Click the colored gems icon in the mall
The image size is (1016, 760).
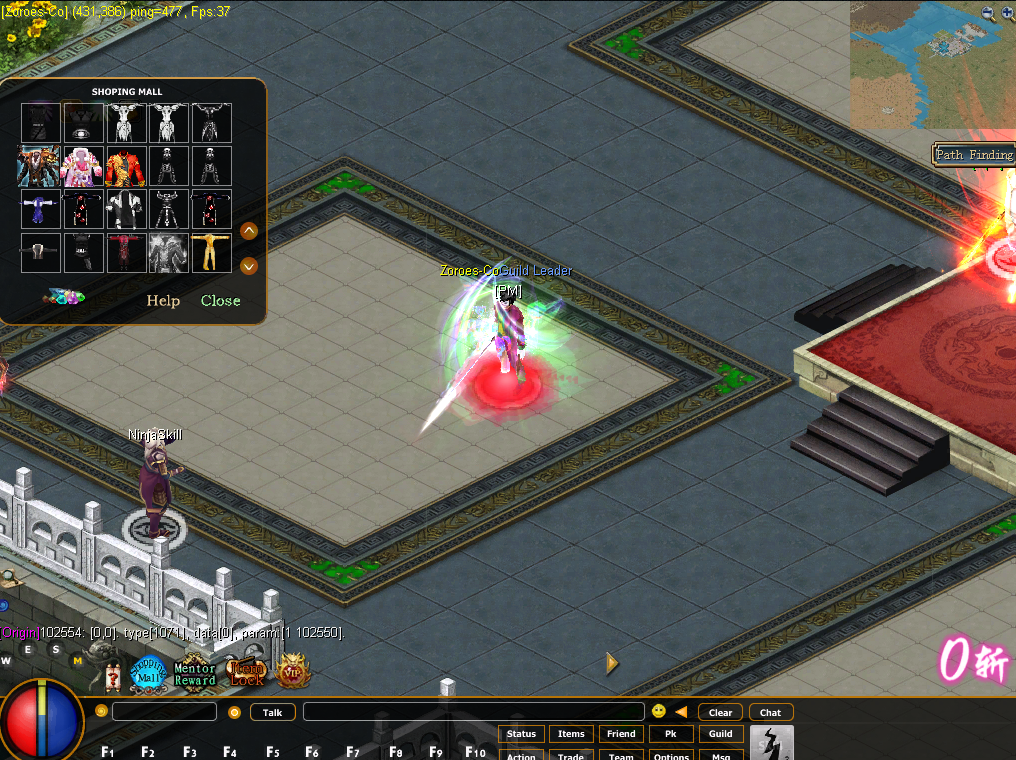[64, 297]
